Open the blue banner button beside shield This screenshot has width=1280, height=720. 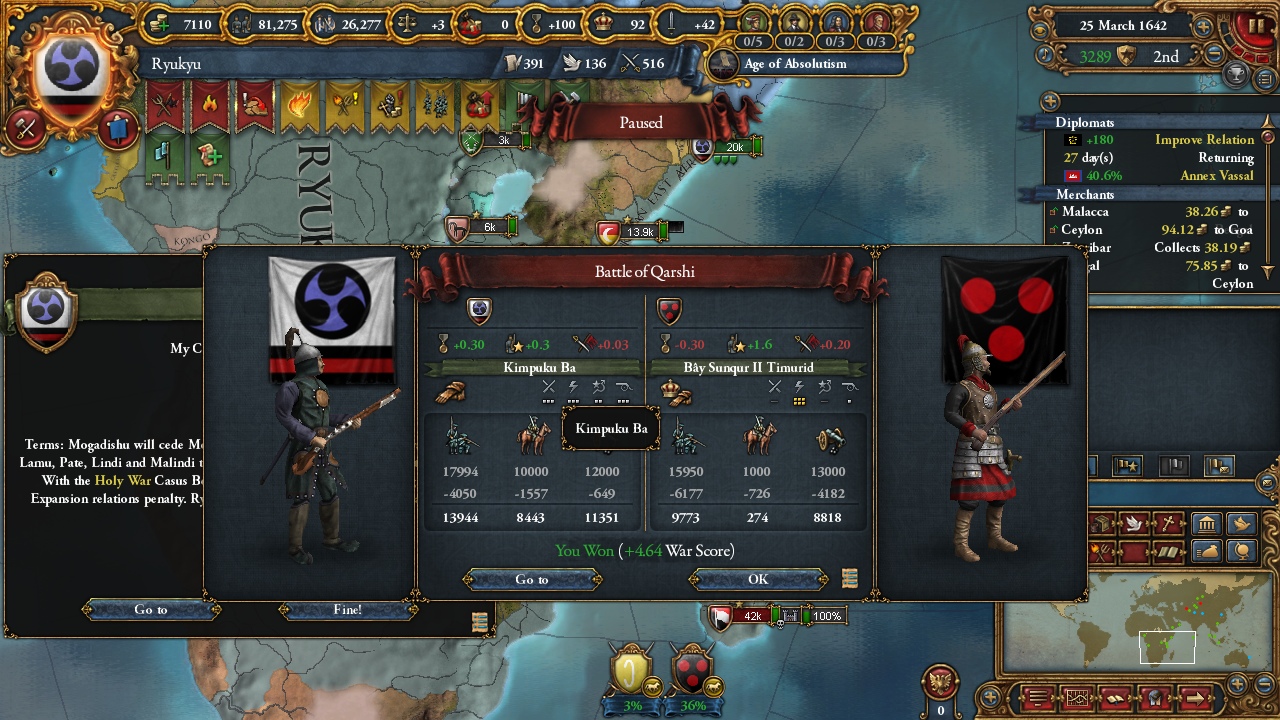pos(117,128)
